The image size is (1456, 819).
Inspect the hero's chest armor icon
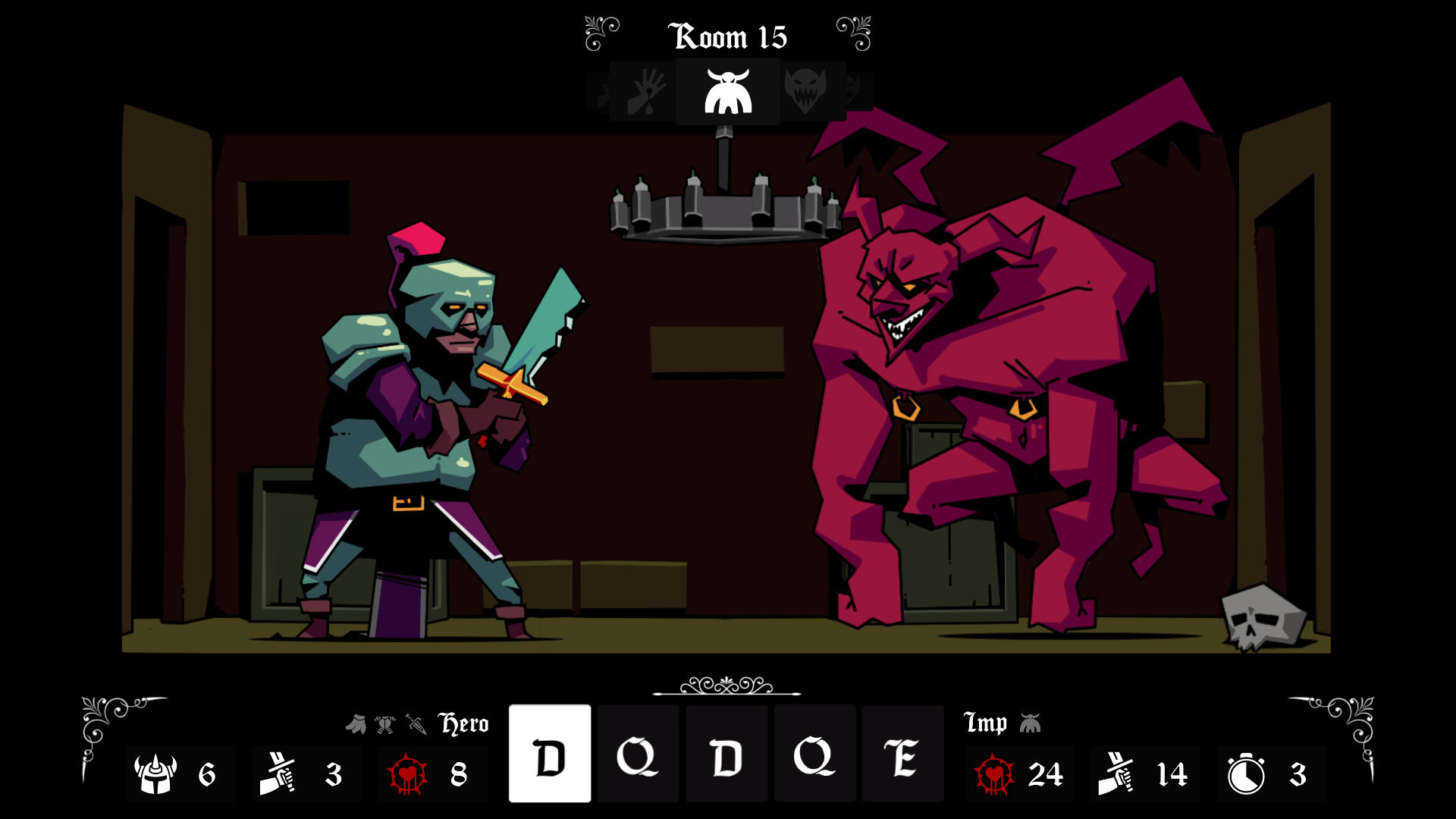coord(385,724)
